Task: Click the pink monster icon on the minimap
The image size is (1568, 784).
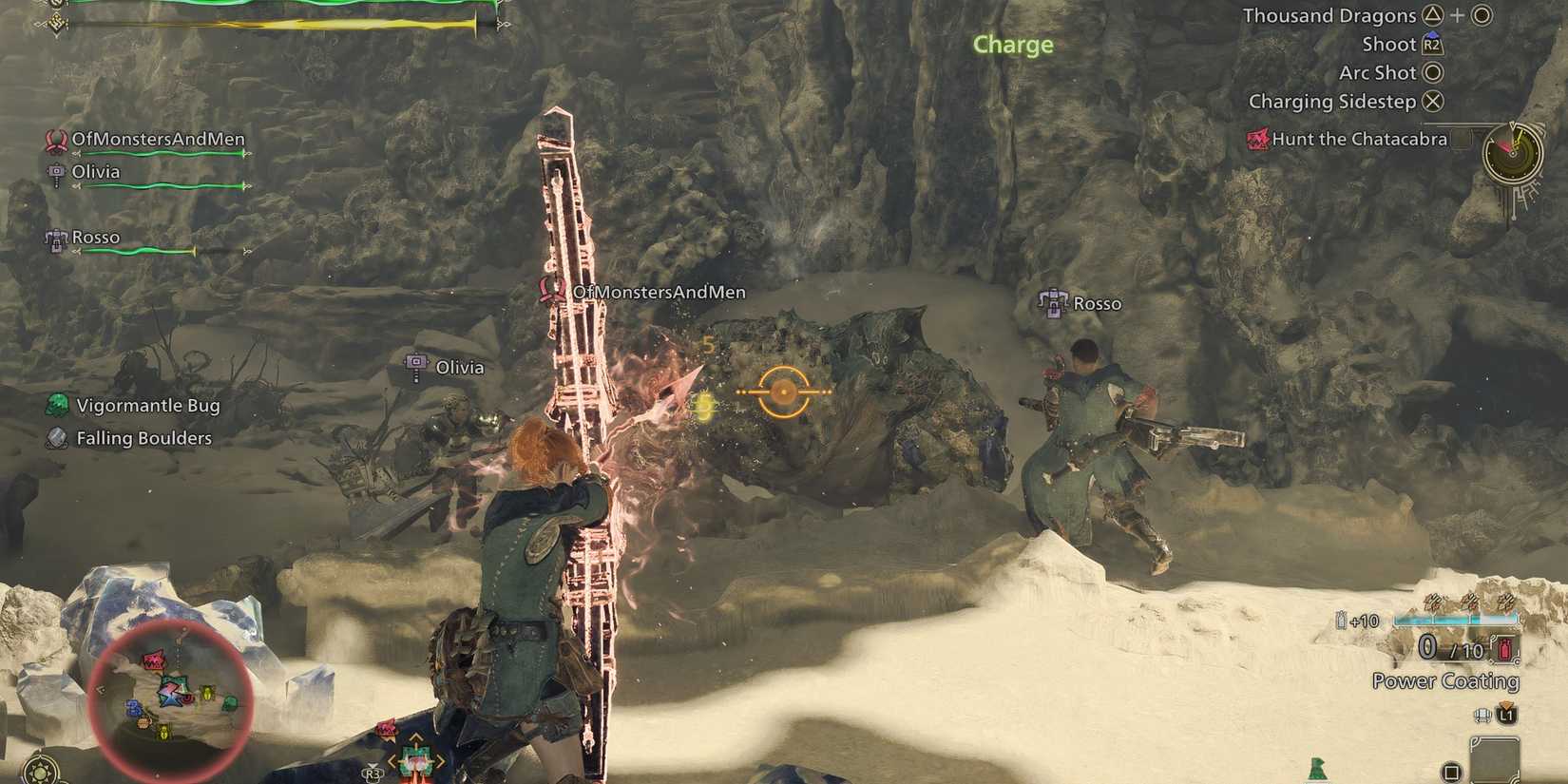Action: pyautogui.click(x=154, y=660)
